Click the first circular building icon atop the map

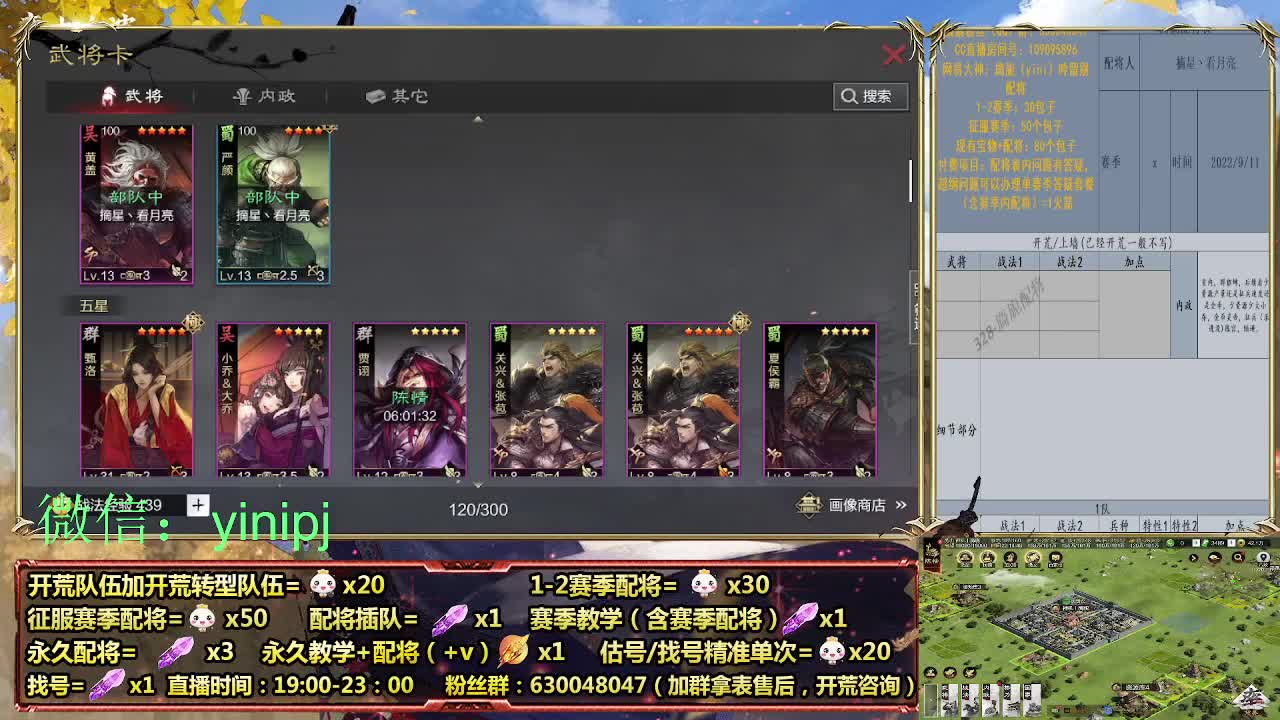tap(964, 557)
